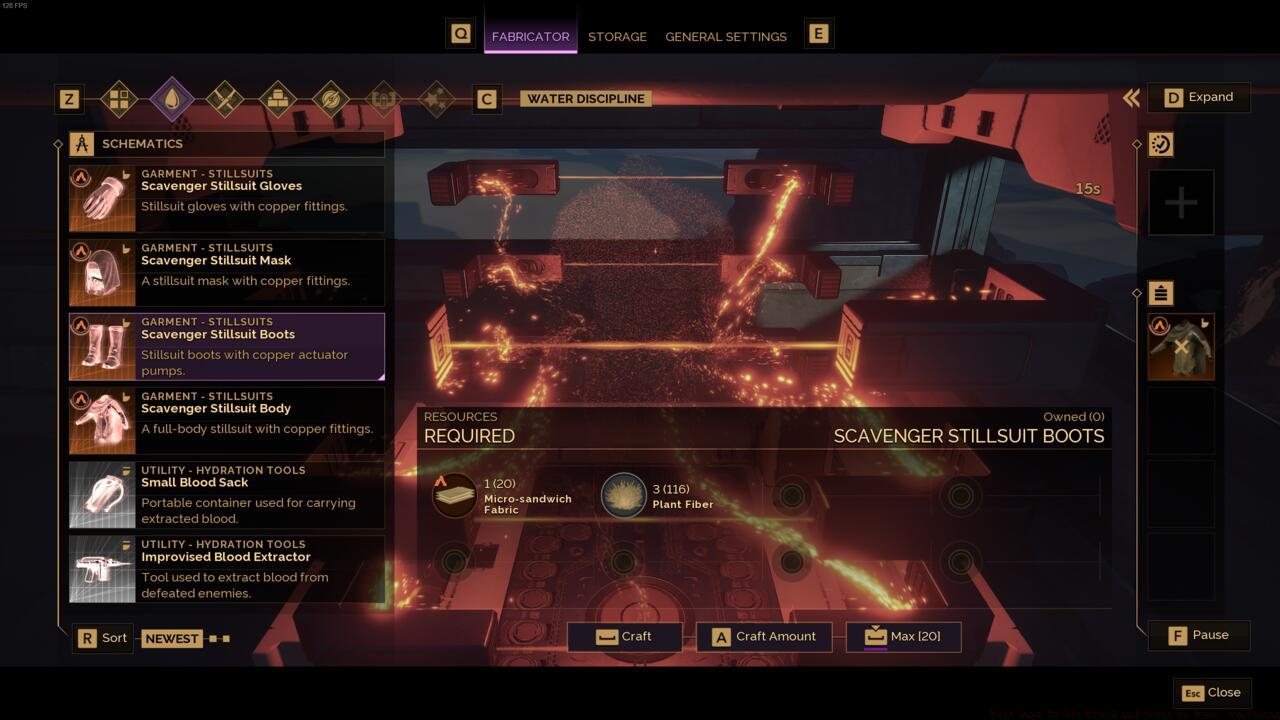
Task: Collapse the queue panel via double-chevron arrow
Action: 1131,97
